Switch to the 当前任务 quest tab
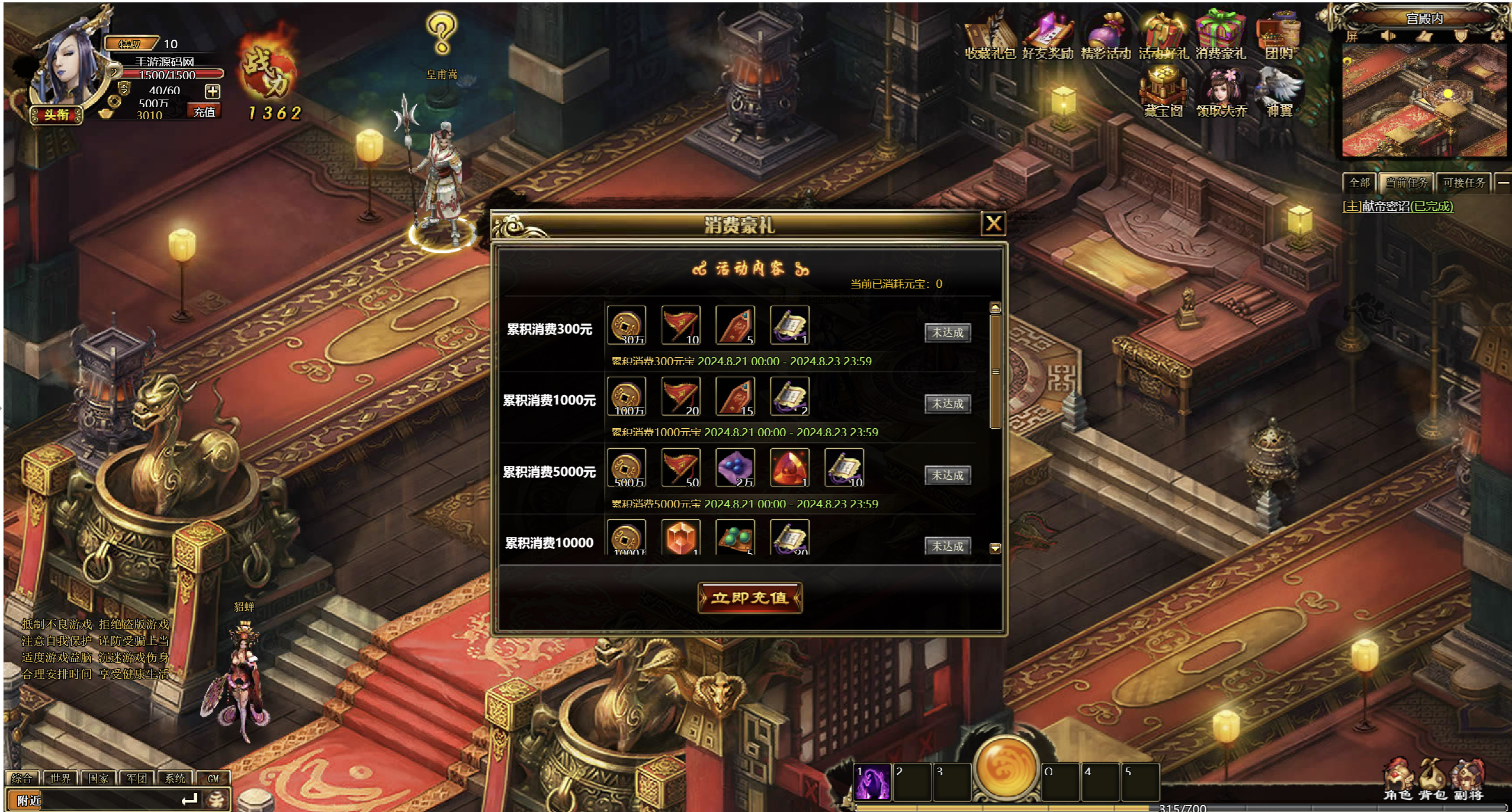The height and width of the screenshot is (812, 1512). pyautogui.click(x=1406, y=183)
